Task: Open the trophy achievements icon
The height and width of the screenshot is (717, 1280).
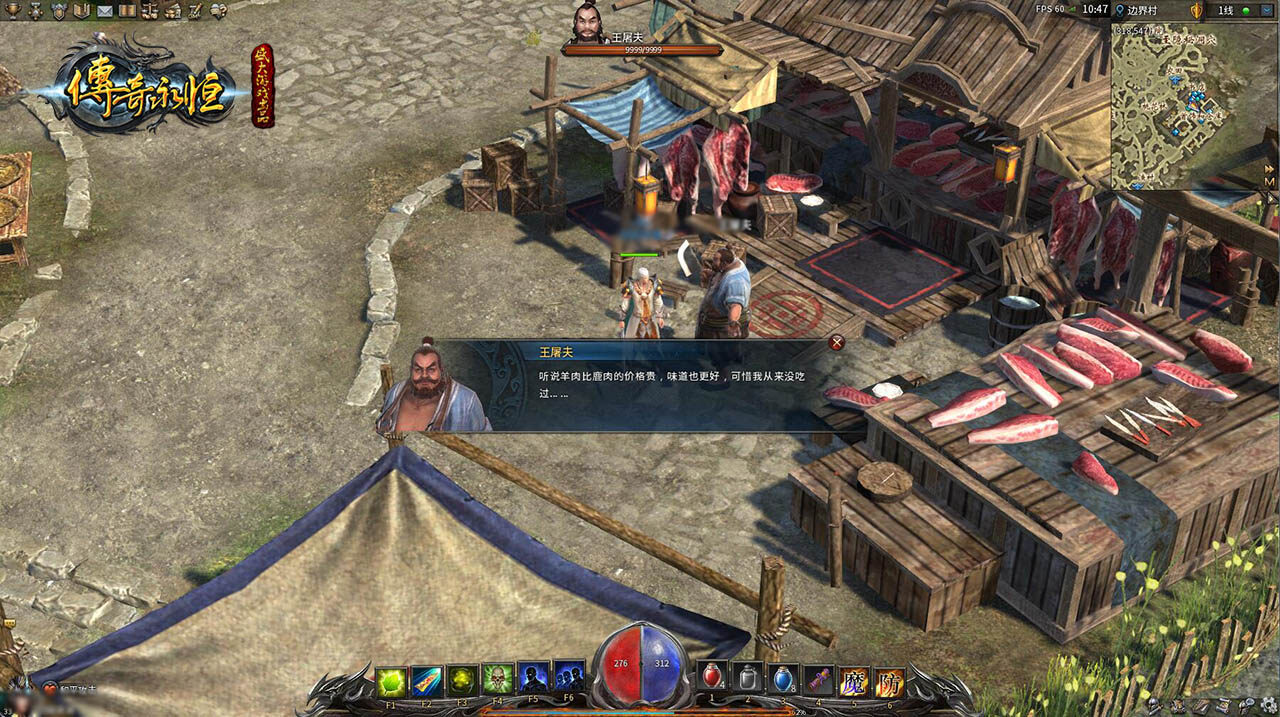Action: coord(12,10)
